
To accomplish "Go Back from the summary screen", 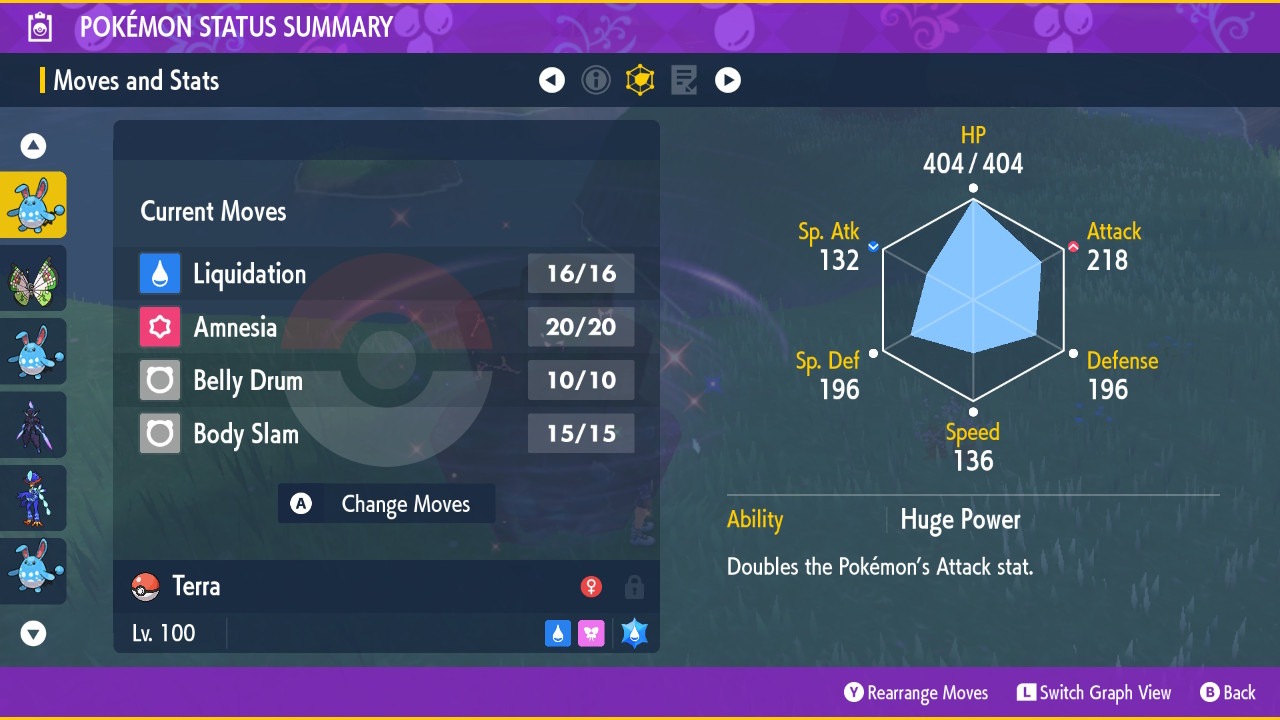I will pyautogui.click(x=1227, y=693).
